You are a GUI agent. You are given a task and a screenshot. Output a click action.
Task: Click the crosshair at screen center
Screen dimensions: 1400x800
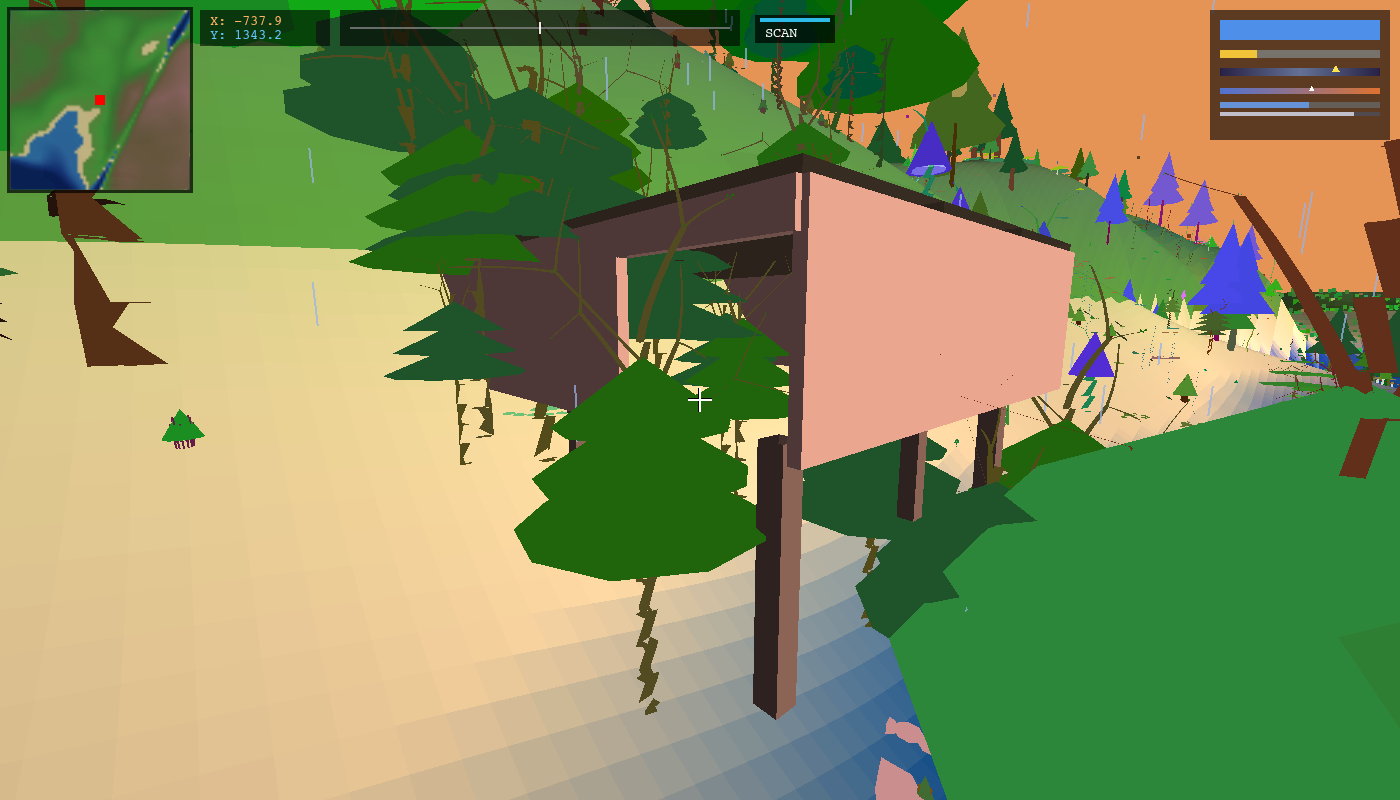tap(700, 400)
